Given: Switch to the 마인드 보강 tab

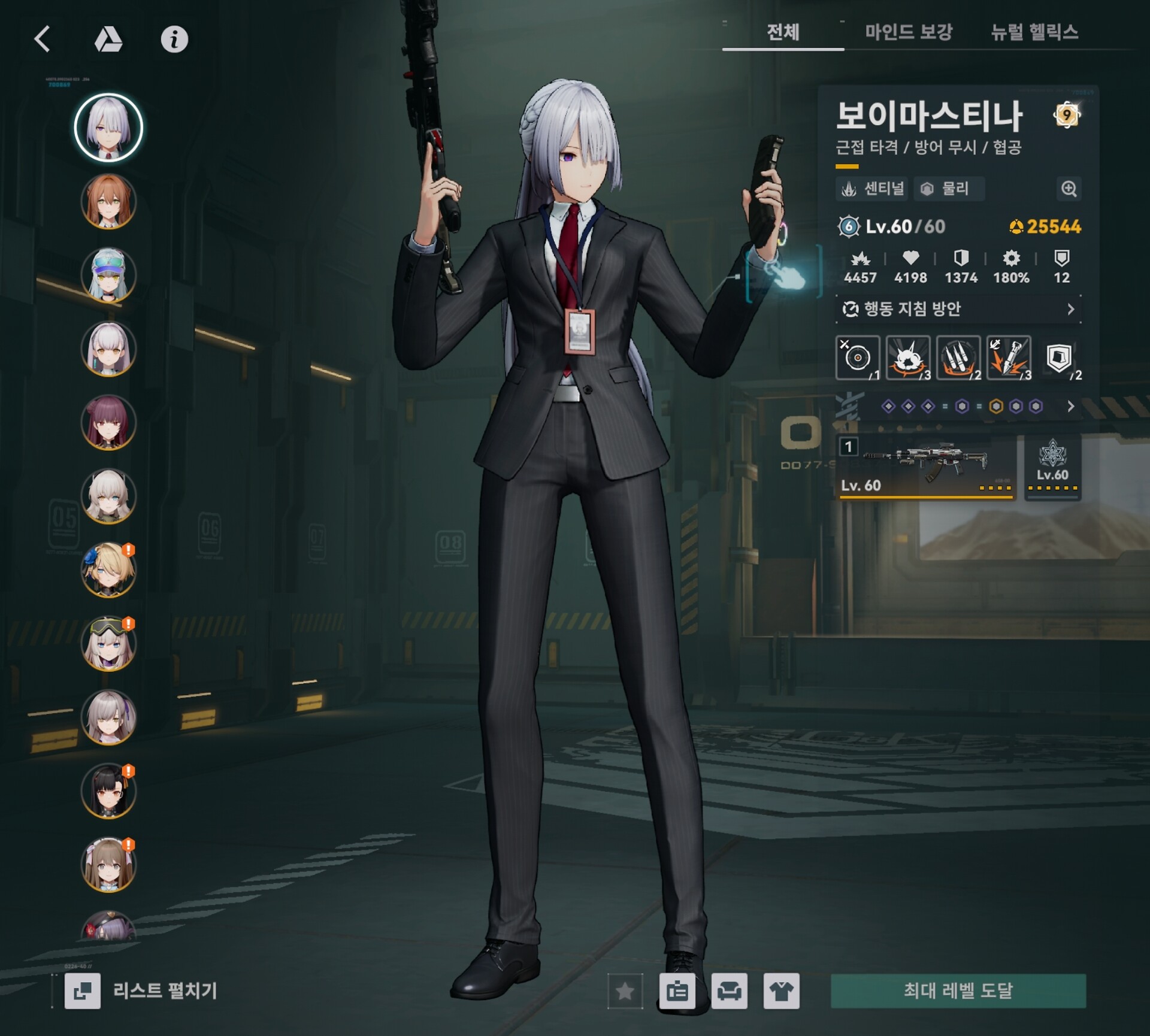Looking at the screenshot, I should pyautogui.click(x=908, y=32).
